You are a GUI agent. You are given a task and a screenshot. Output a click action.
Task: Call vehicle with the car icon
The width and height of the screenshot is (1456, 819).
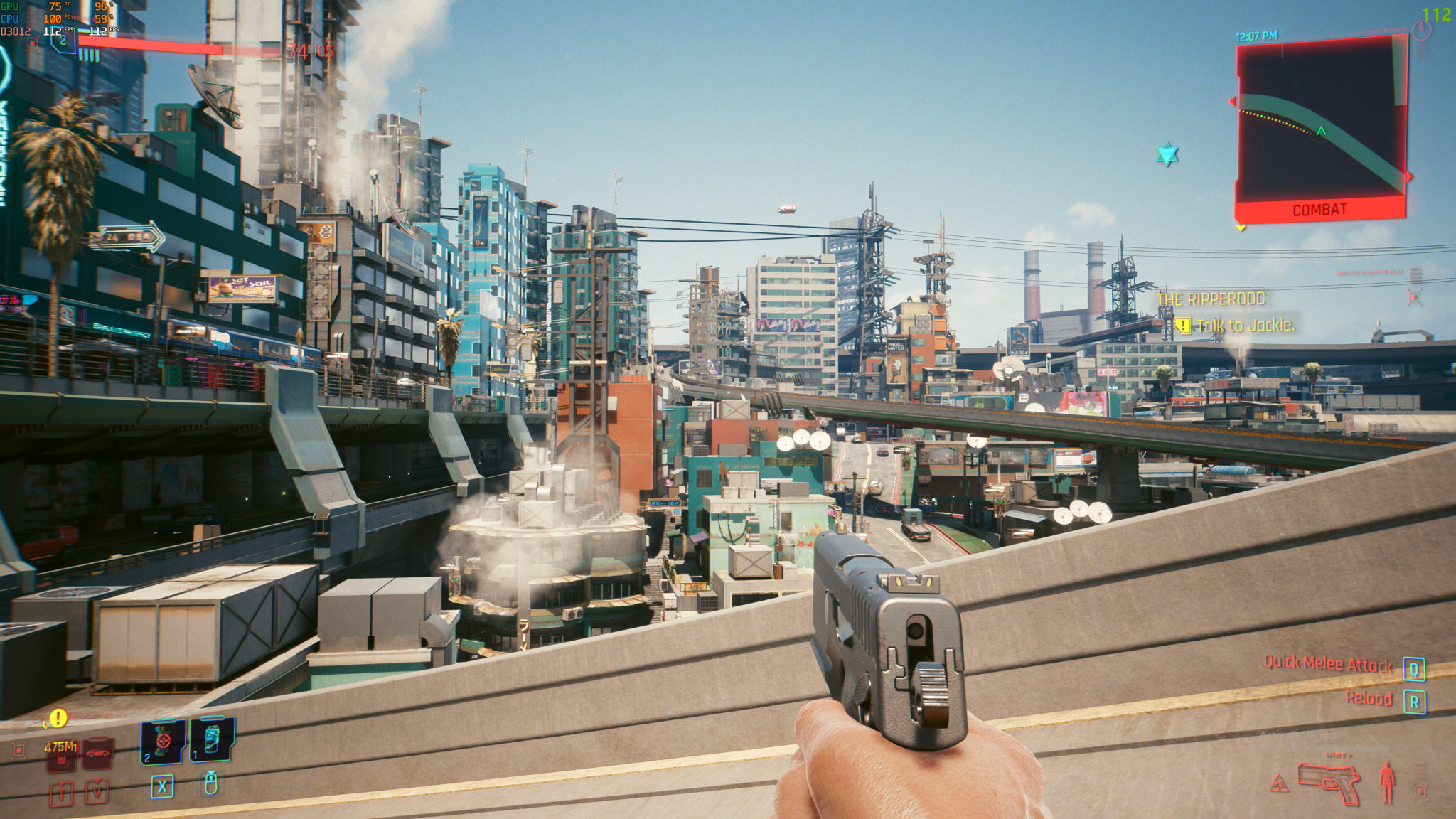pos(98,754)
